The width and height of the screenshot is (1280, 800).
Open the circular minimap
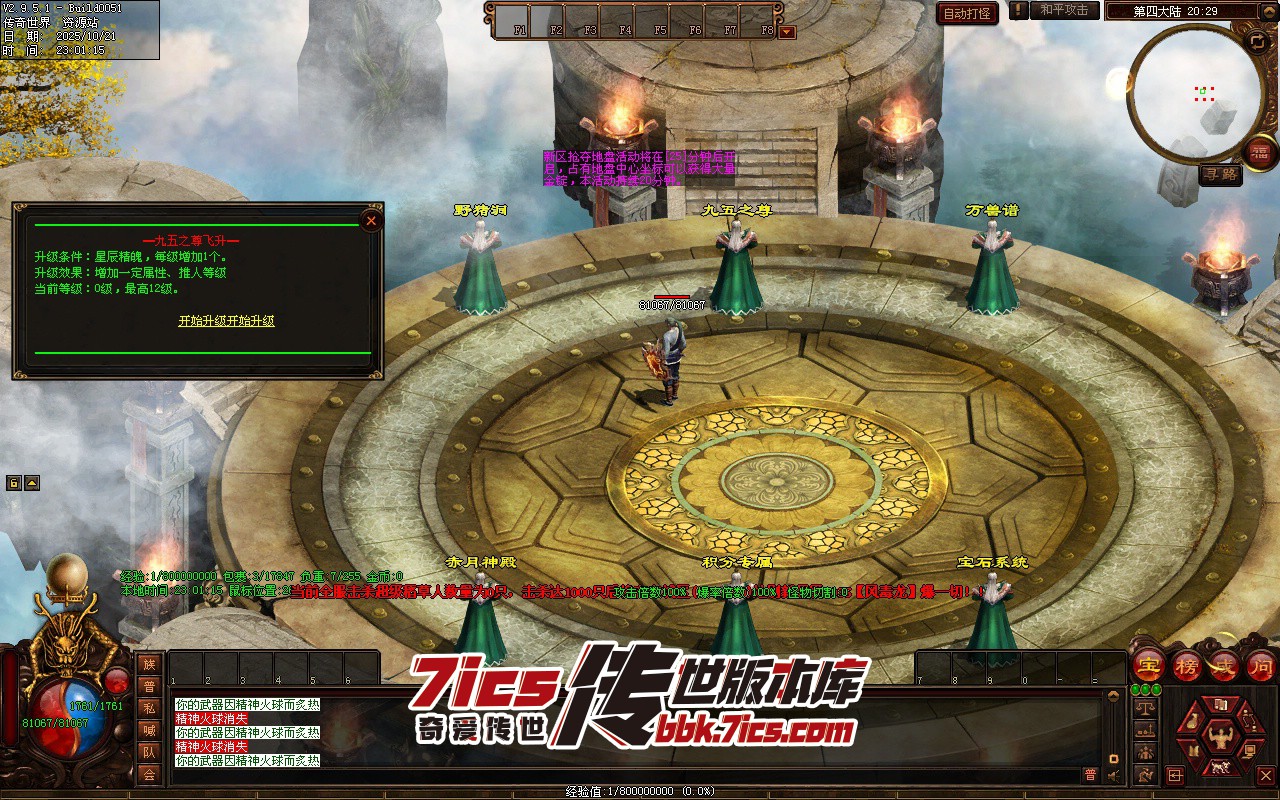click(1195, 92)
